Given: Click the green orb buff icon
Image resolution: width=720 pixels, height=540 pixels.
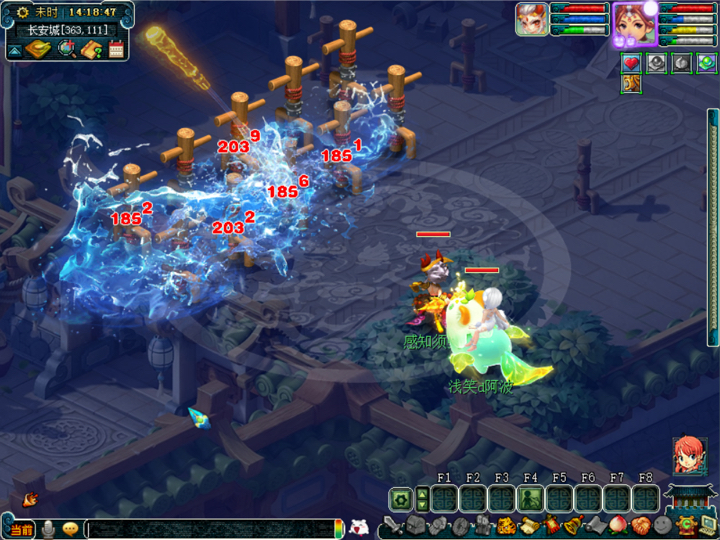Looking at the screenshot, I should (x=706, y=63).
